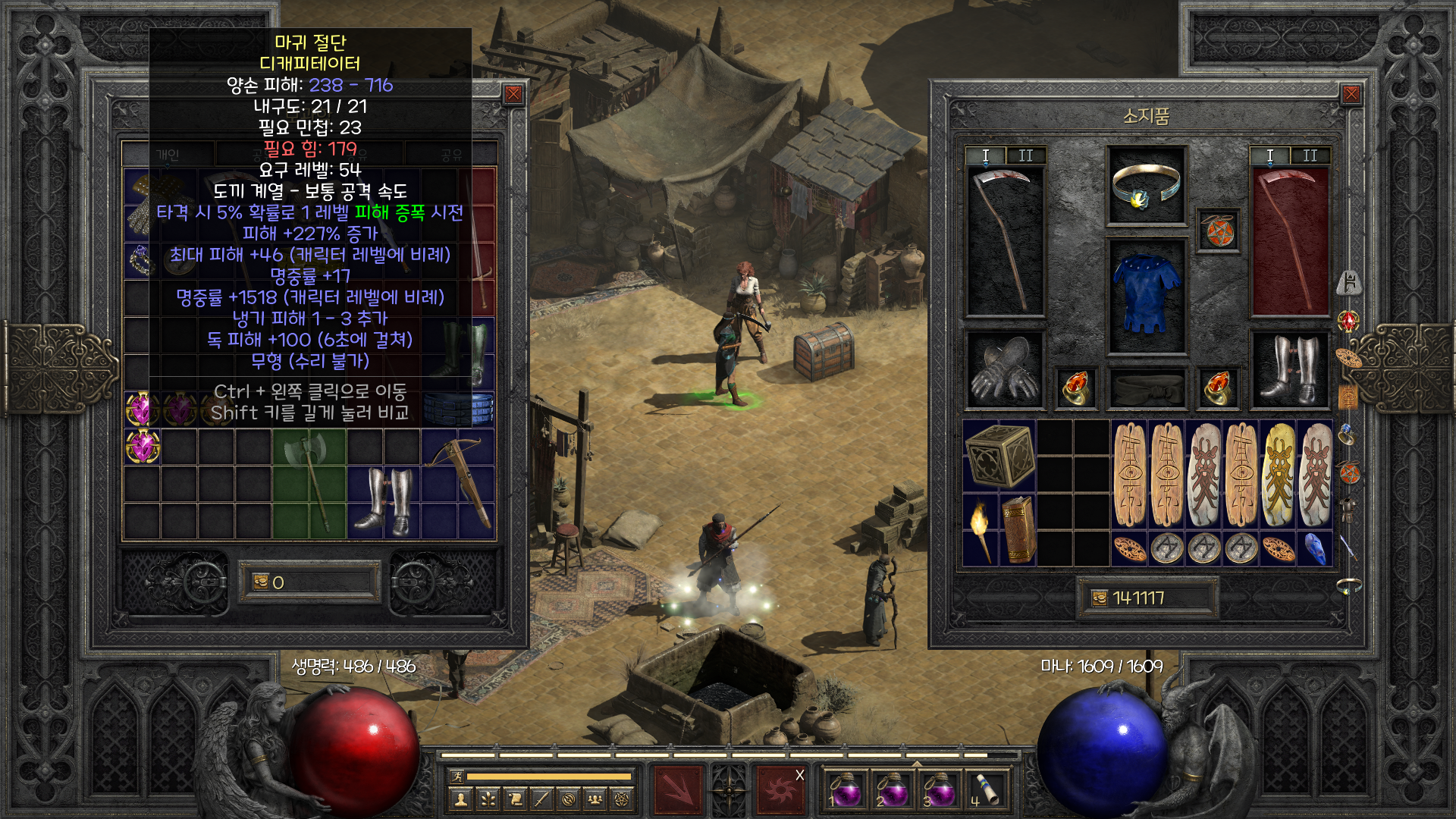Pick up the flaming torch item
This screenshot has width=1456, height=819.
point(981,529)
